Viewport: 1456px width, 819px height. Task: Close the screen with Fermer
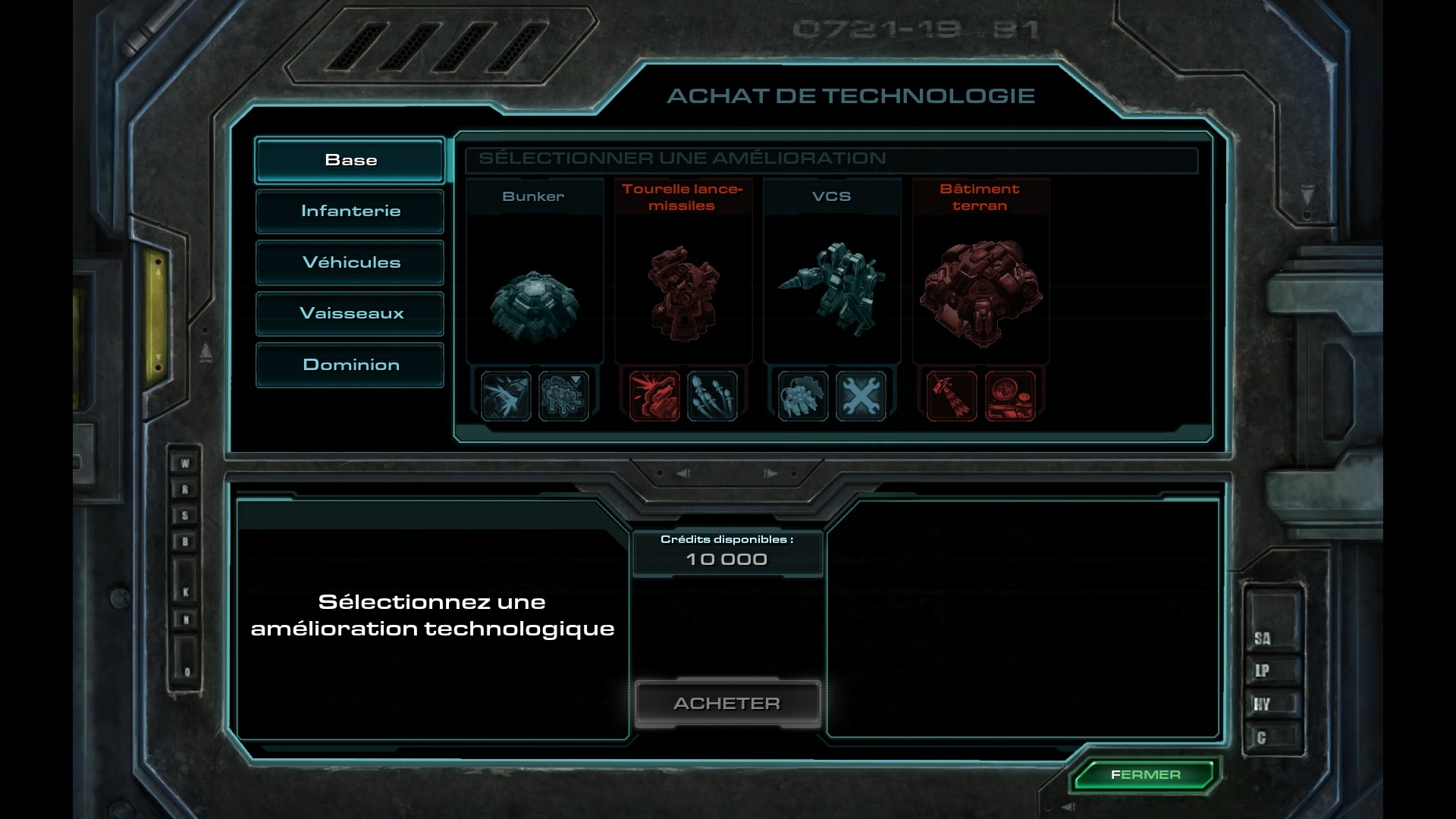[x=1145, y=775]
